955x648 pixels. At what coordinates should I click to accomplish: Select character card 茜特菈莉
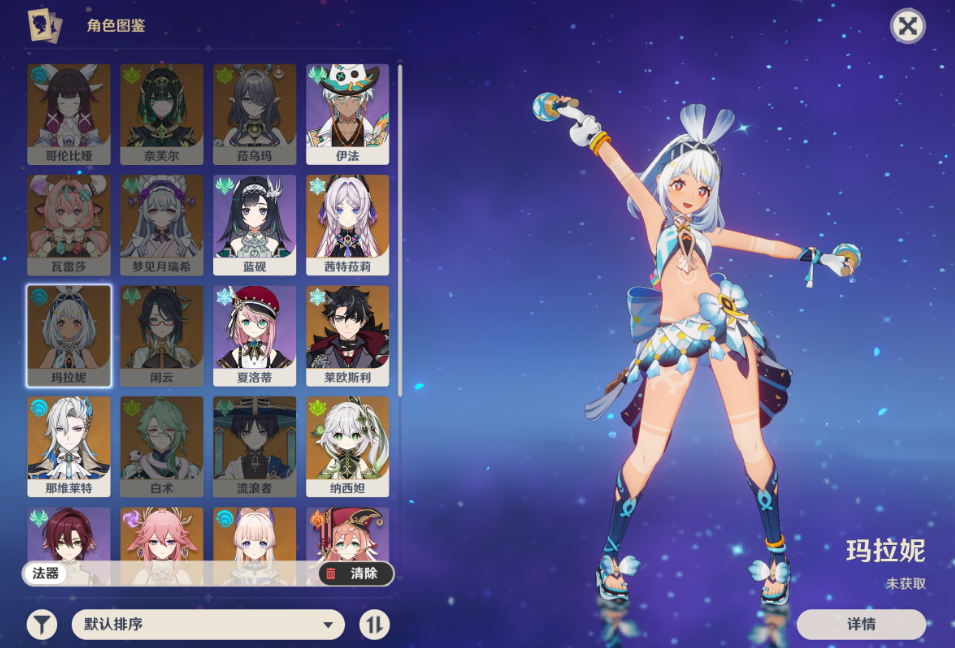click(347, 225)
